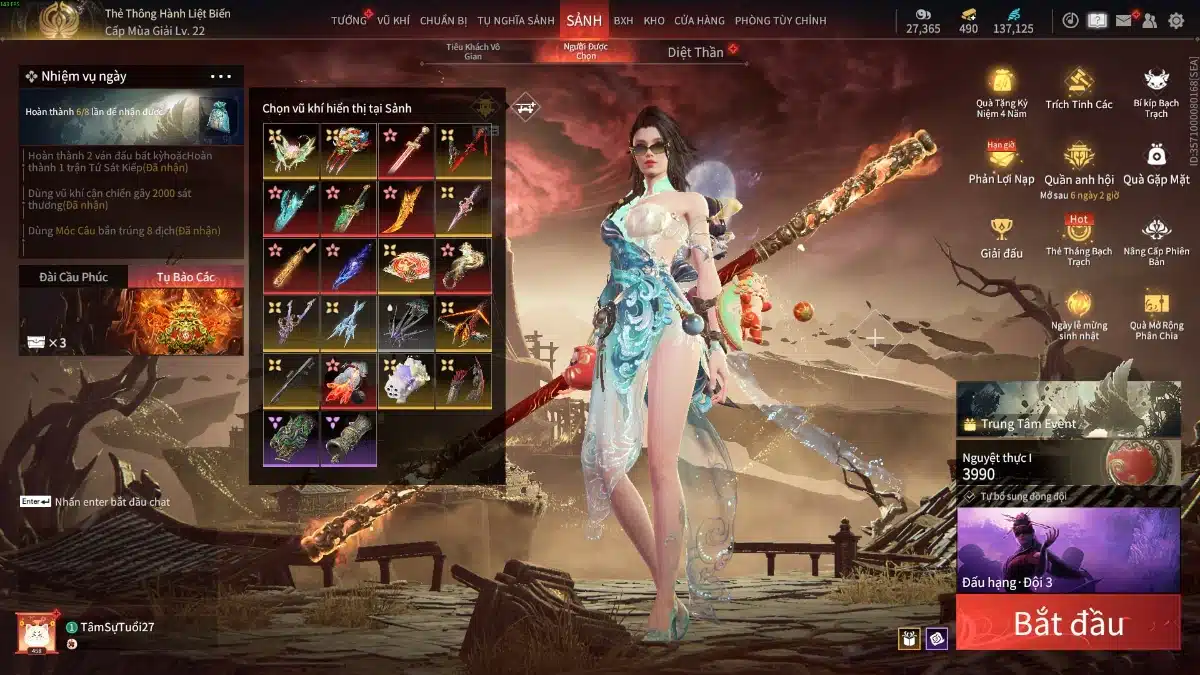Image resolution: width=1200 pixels, height=675 pixels.
Task: Choose the Đấu hạng mode card
Action: click(1067, 549)
